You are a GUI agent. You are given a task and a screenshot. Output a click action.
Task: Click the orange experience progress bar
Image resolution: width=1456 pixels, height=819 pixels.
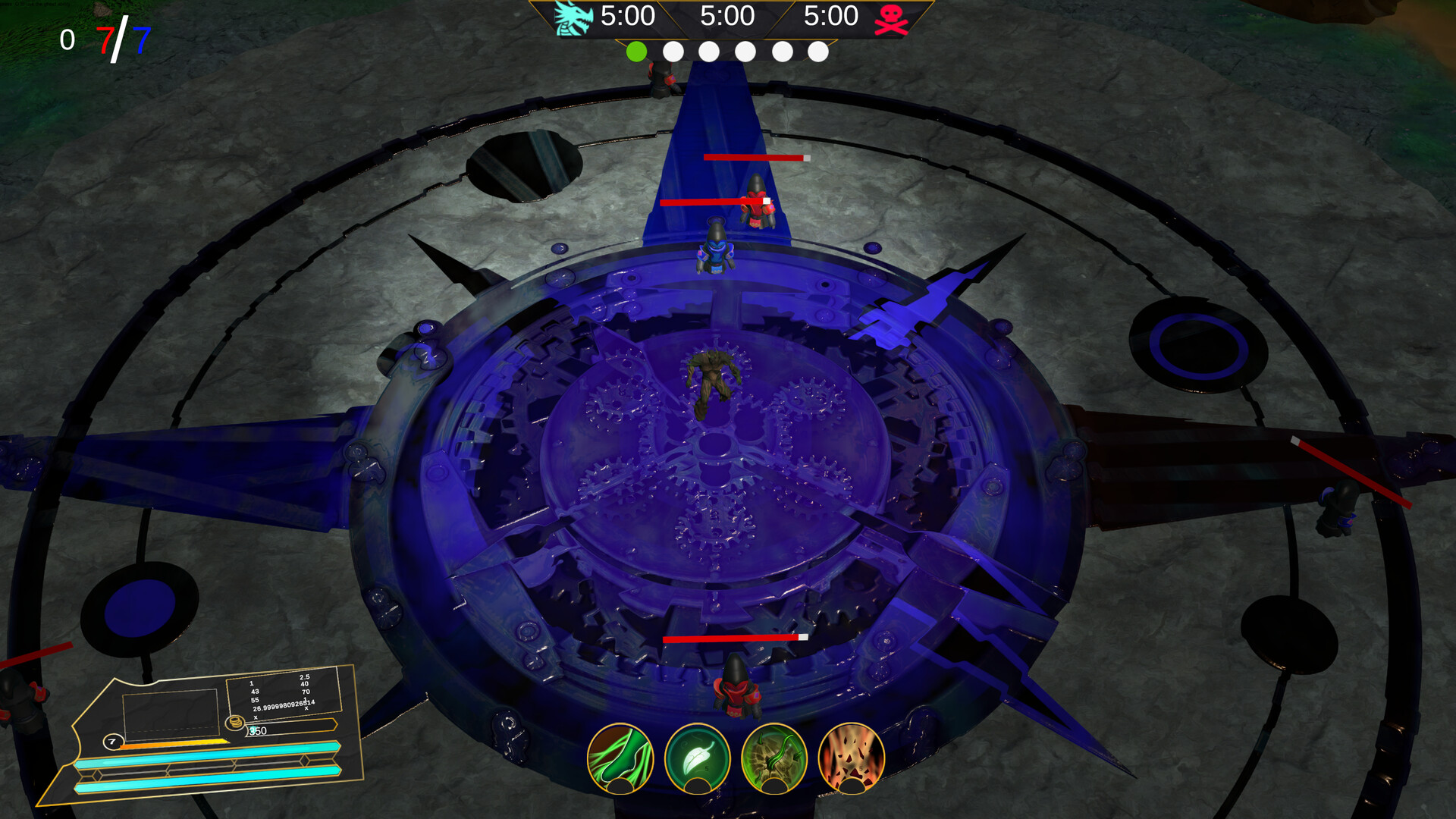tap(174, 743)
